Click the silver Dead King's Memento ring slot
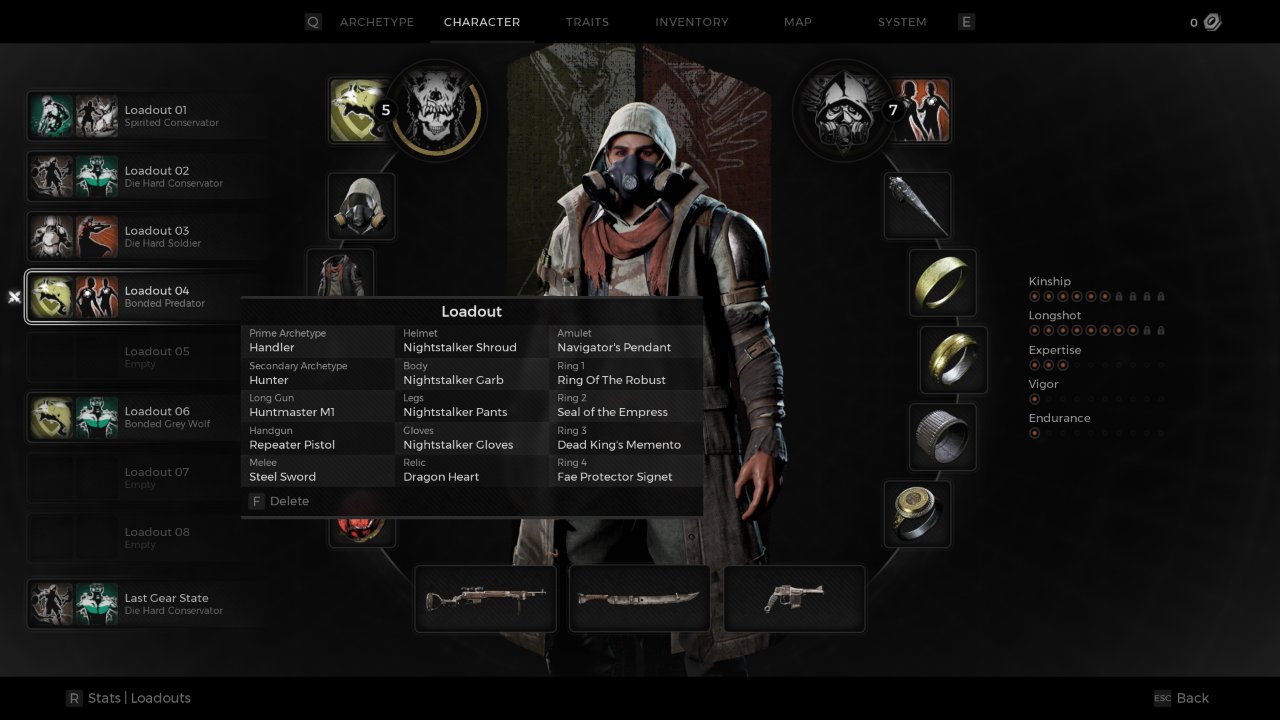The height and width of the screenshot is (720, 1280). (942, 437)
